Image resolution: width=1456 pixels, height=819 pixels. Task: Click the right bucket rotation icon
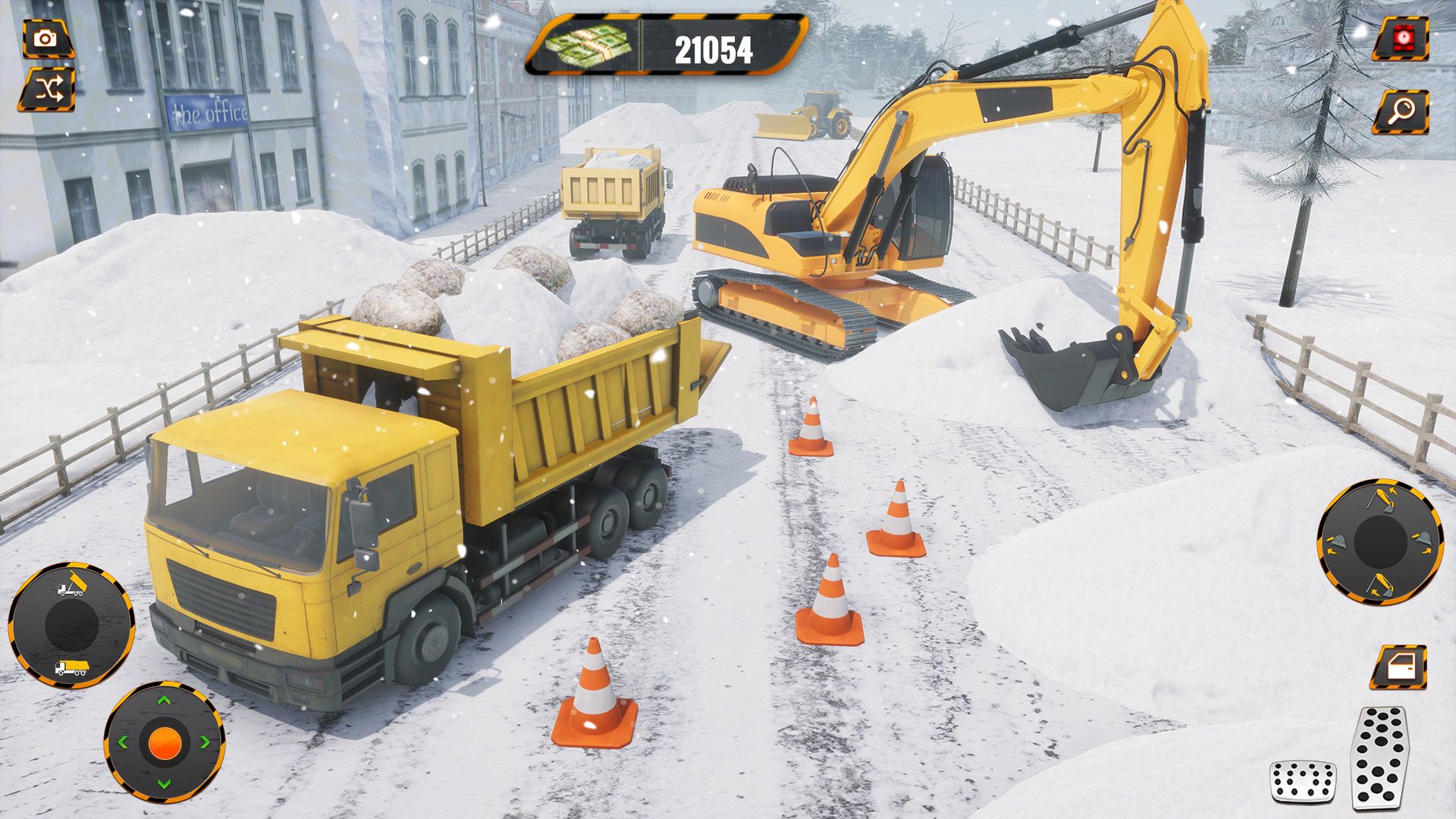tap(1423, 541)
